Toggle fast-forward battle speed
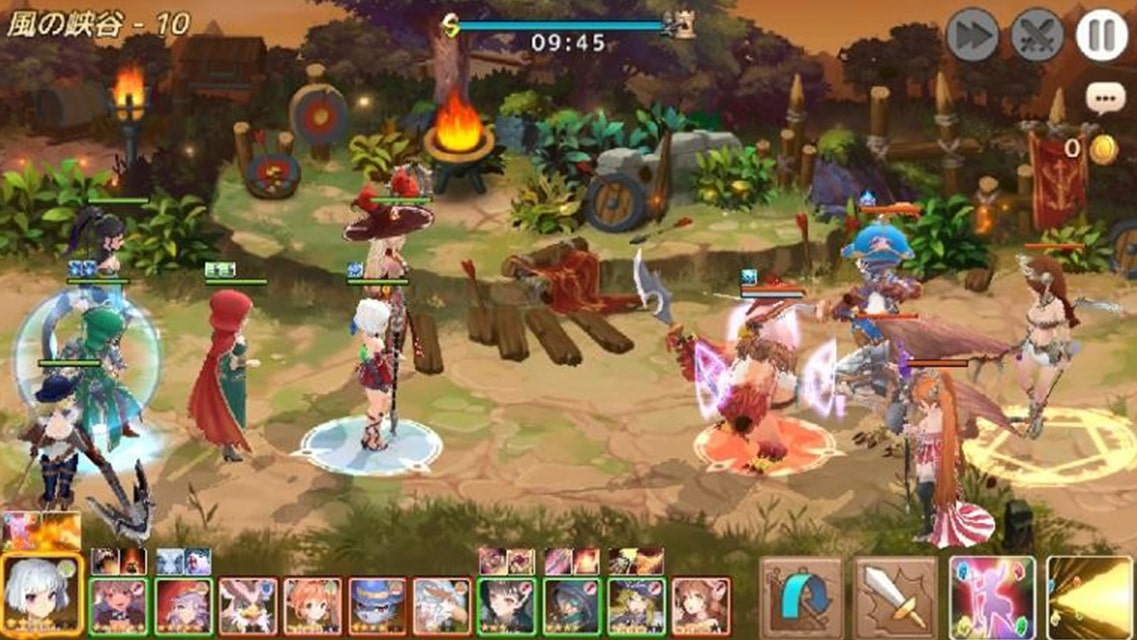 (972, 36)
